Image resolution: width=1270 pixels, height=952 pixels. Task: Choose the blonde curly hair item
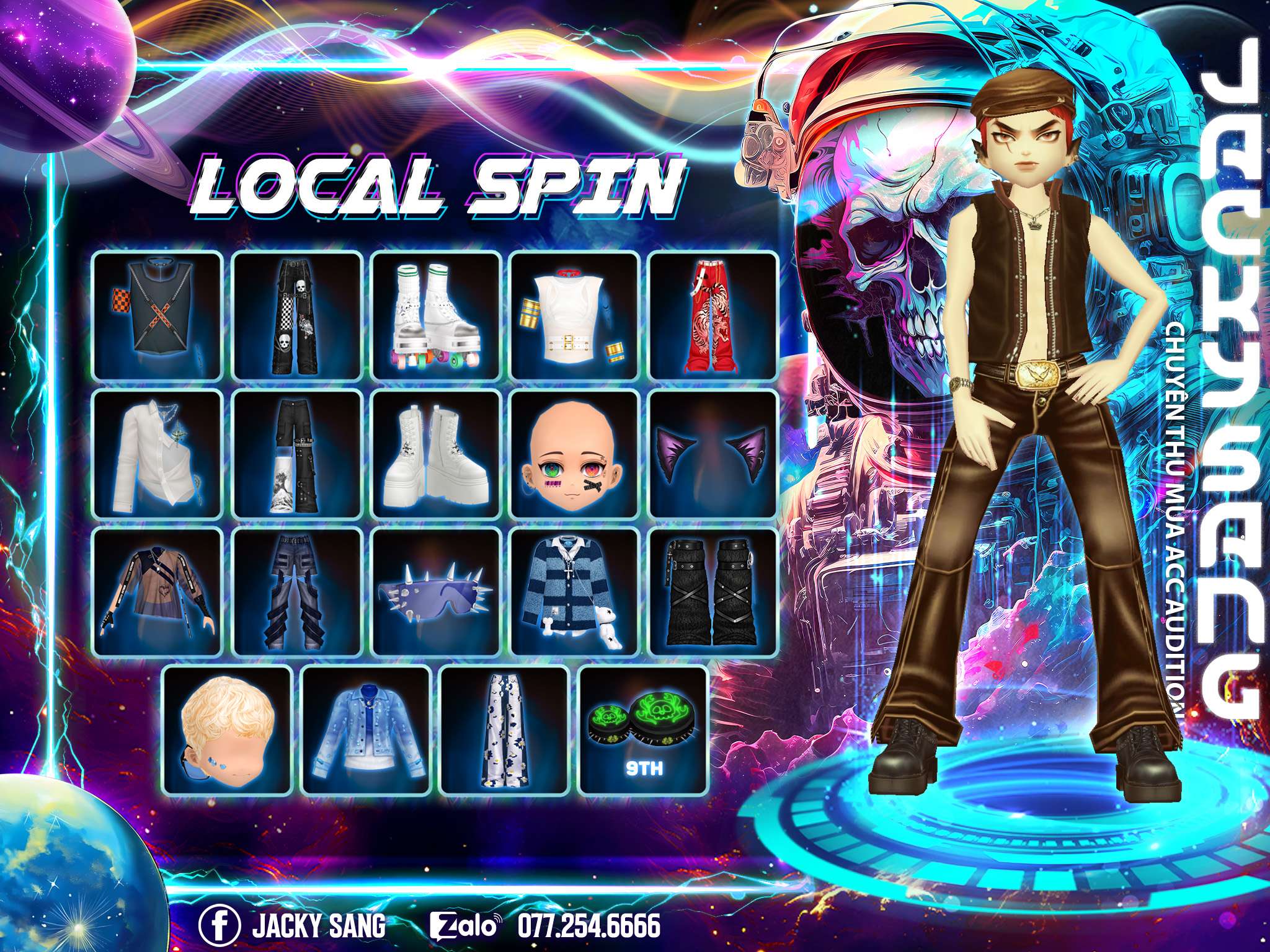[227, 731]
